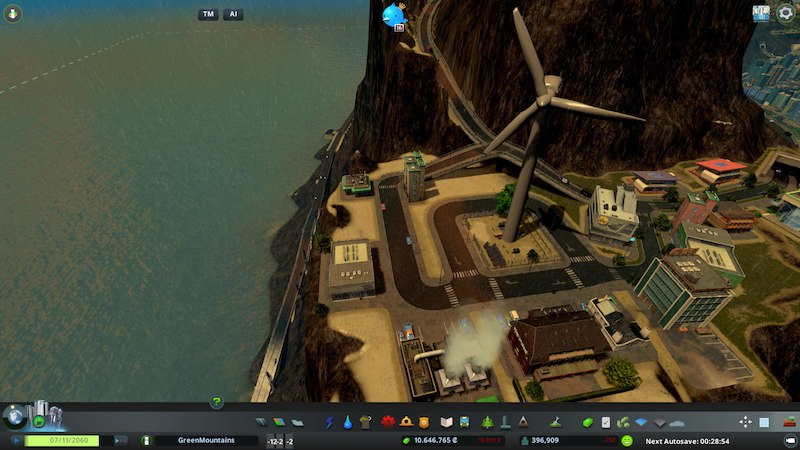Open the education book menu
800x450 pixels.
point(448,422)
